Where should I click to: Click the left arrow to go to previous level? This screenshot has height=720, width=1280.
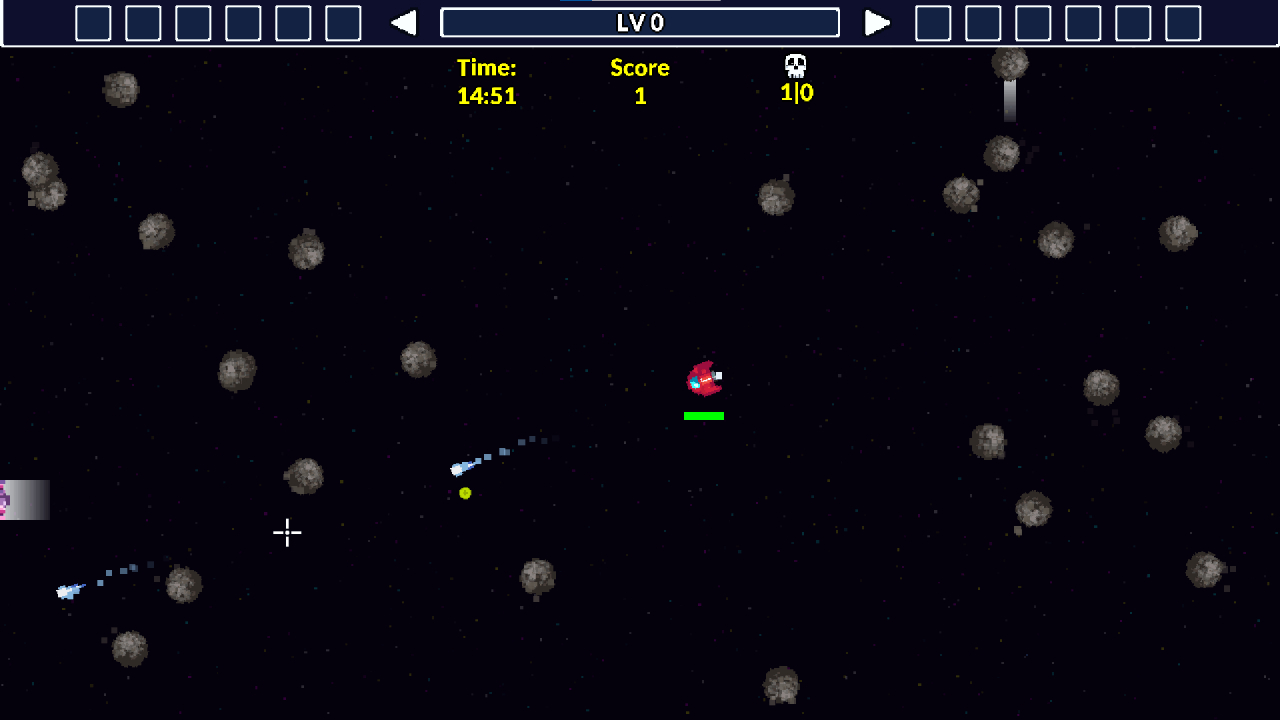[x=406, y=22]
